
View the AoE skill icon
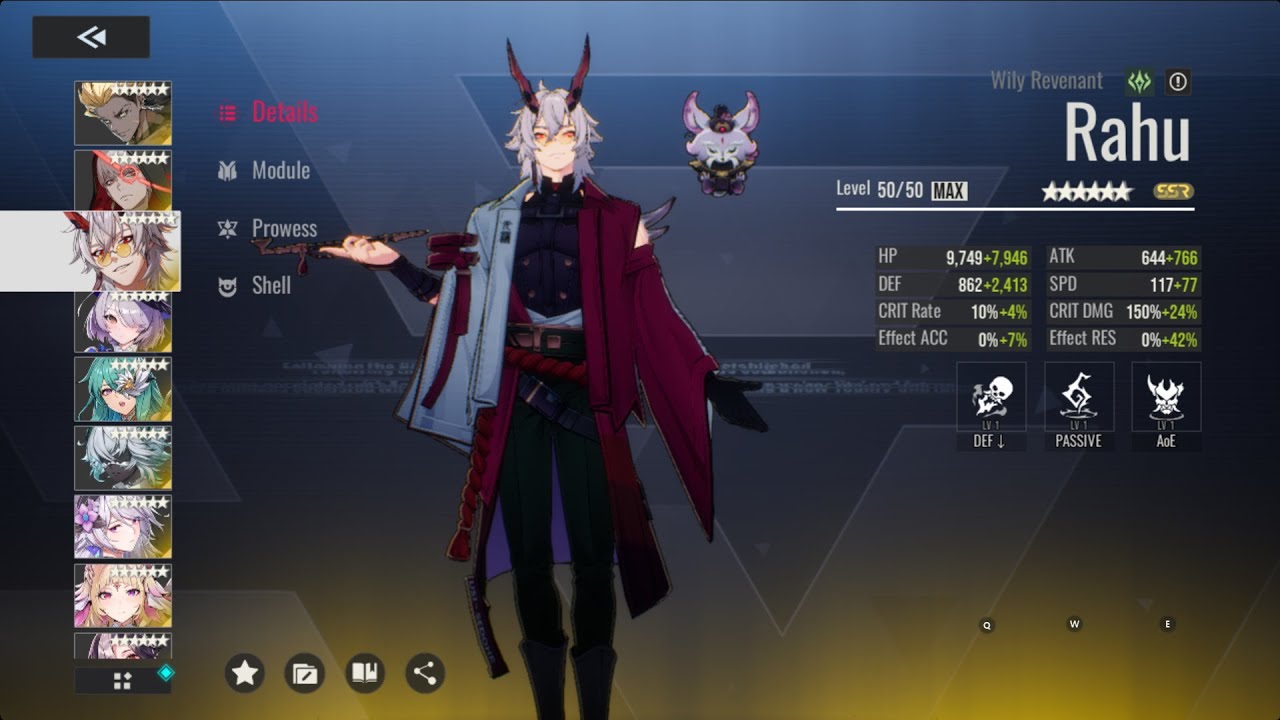1166,398
